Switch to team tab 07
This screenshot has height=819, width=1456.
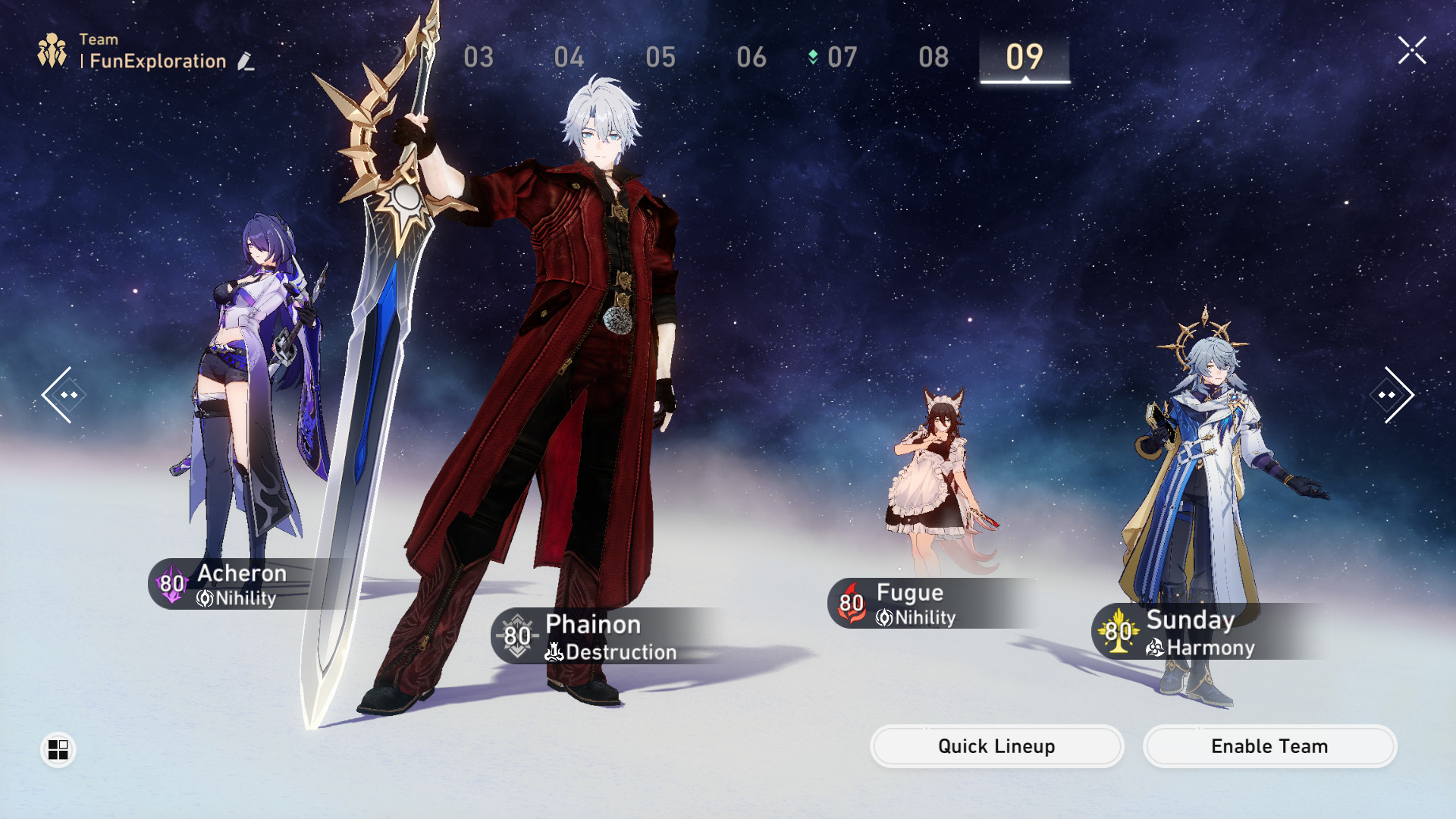(x=842, y=56)
